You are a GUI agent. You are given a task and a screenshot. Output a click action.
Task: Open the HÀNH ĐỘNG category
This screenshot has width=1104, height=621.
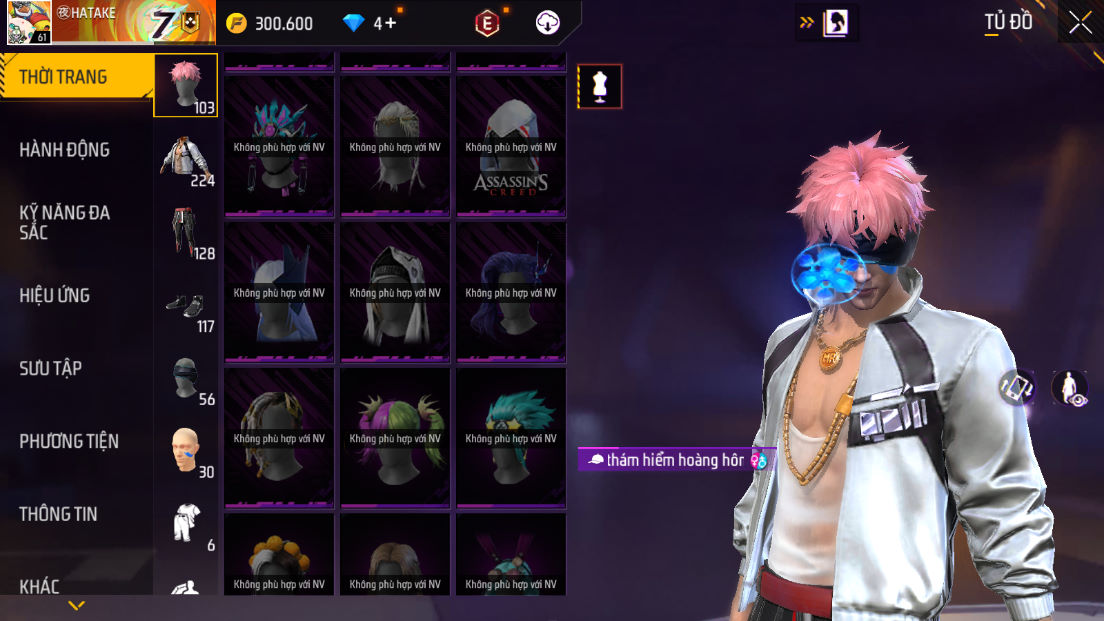(x=64, y=150)
